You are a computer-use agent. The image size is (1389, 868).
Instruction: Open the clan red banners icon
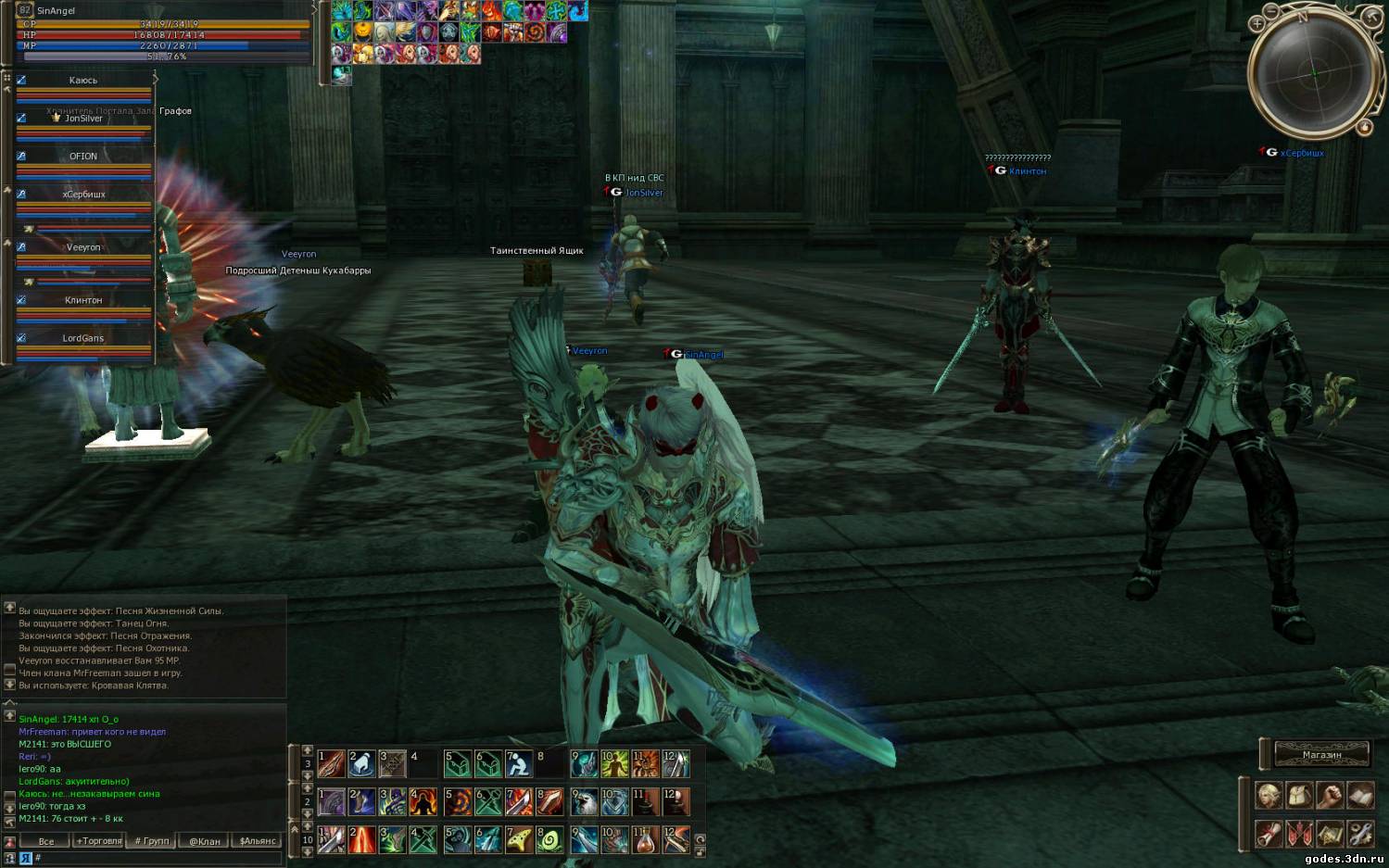[1299, 833]
